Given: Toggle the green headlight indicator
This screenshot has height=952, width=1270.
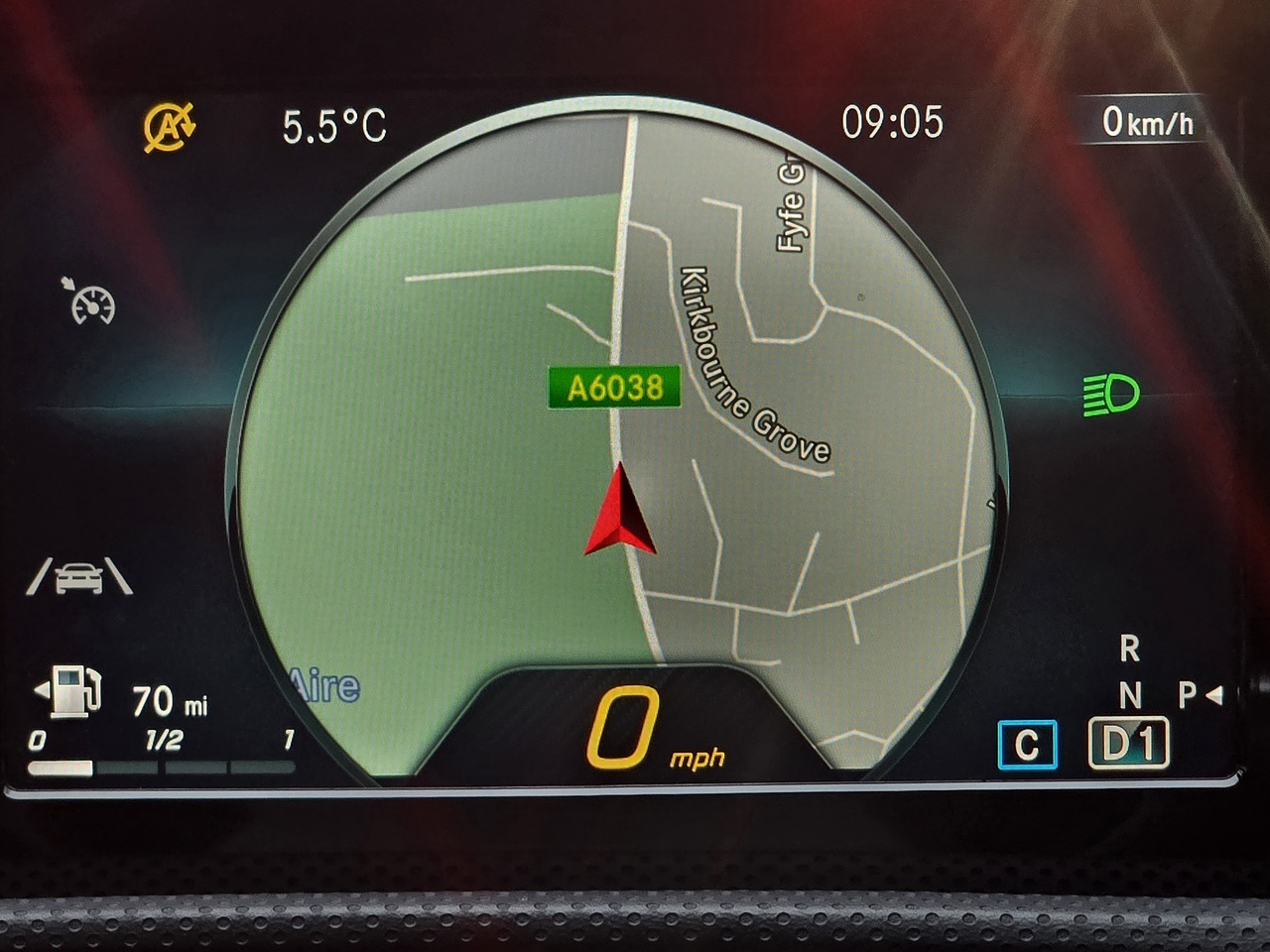Looking at the screenshot, I should click(x=1110, y=395).
